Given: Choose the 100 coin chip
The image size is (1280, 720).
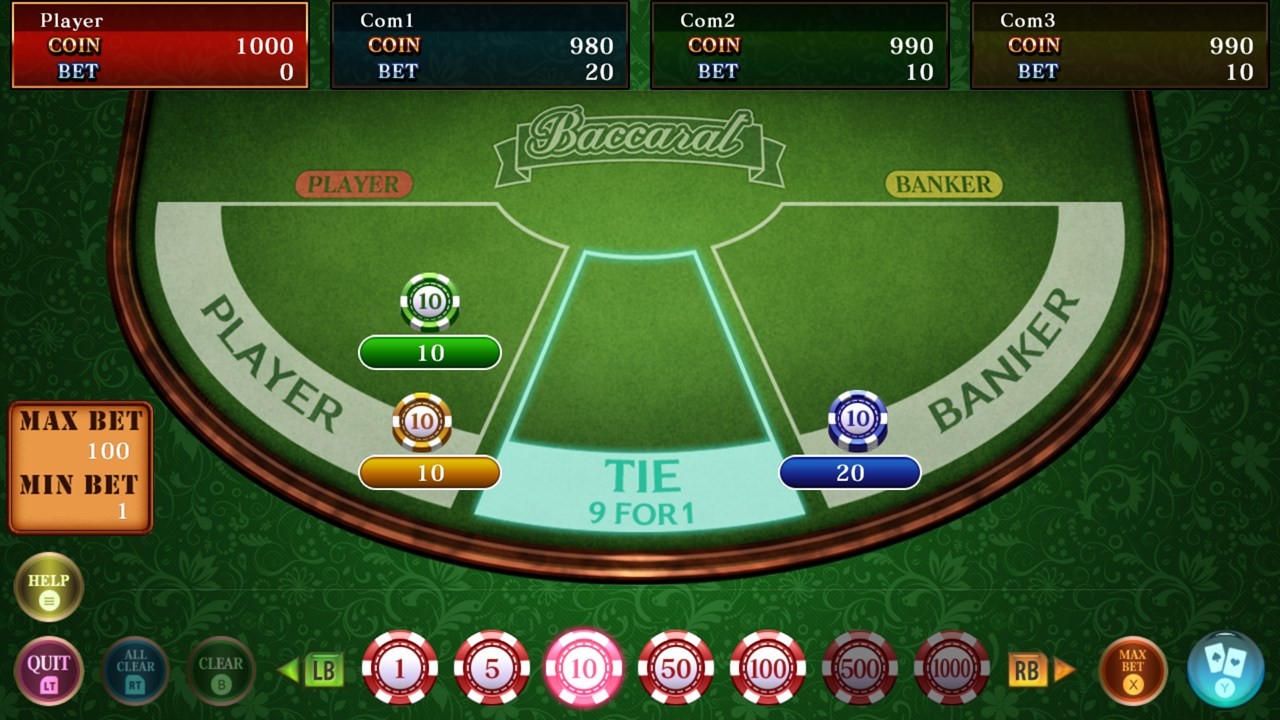Looking at the screenshot, I should 768,668.
